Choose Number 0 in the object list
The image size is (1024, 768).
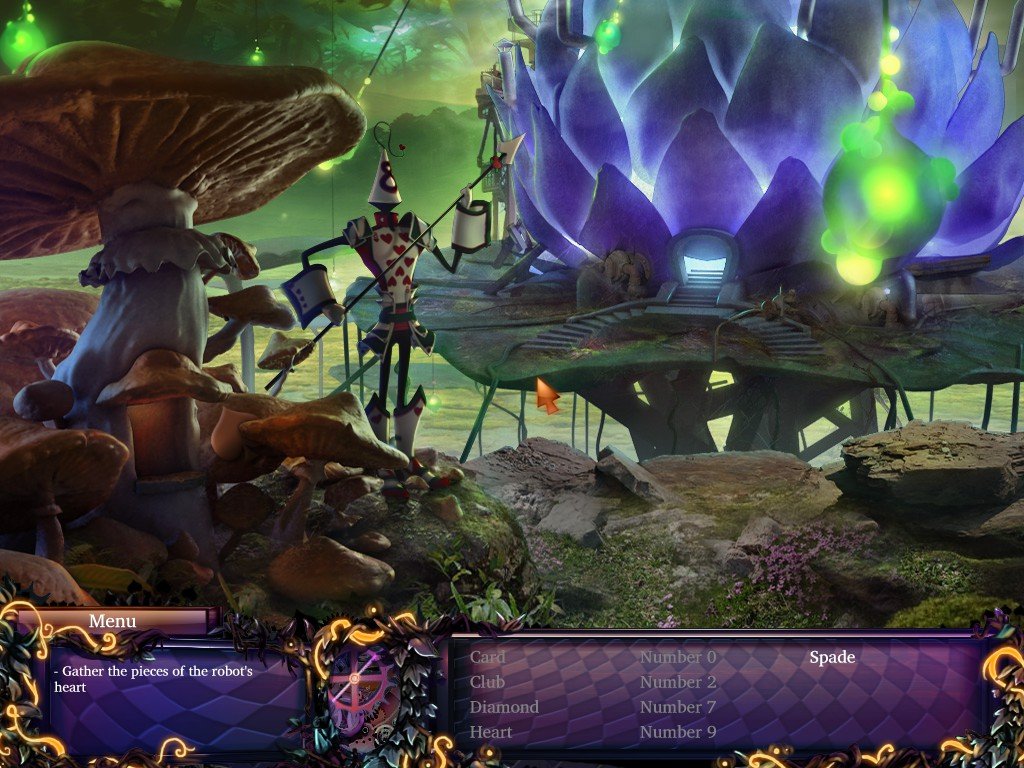click(x=678, y=657)
